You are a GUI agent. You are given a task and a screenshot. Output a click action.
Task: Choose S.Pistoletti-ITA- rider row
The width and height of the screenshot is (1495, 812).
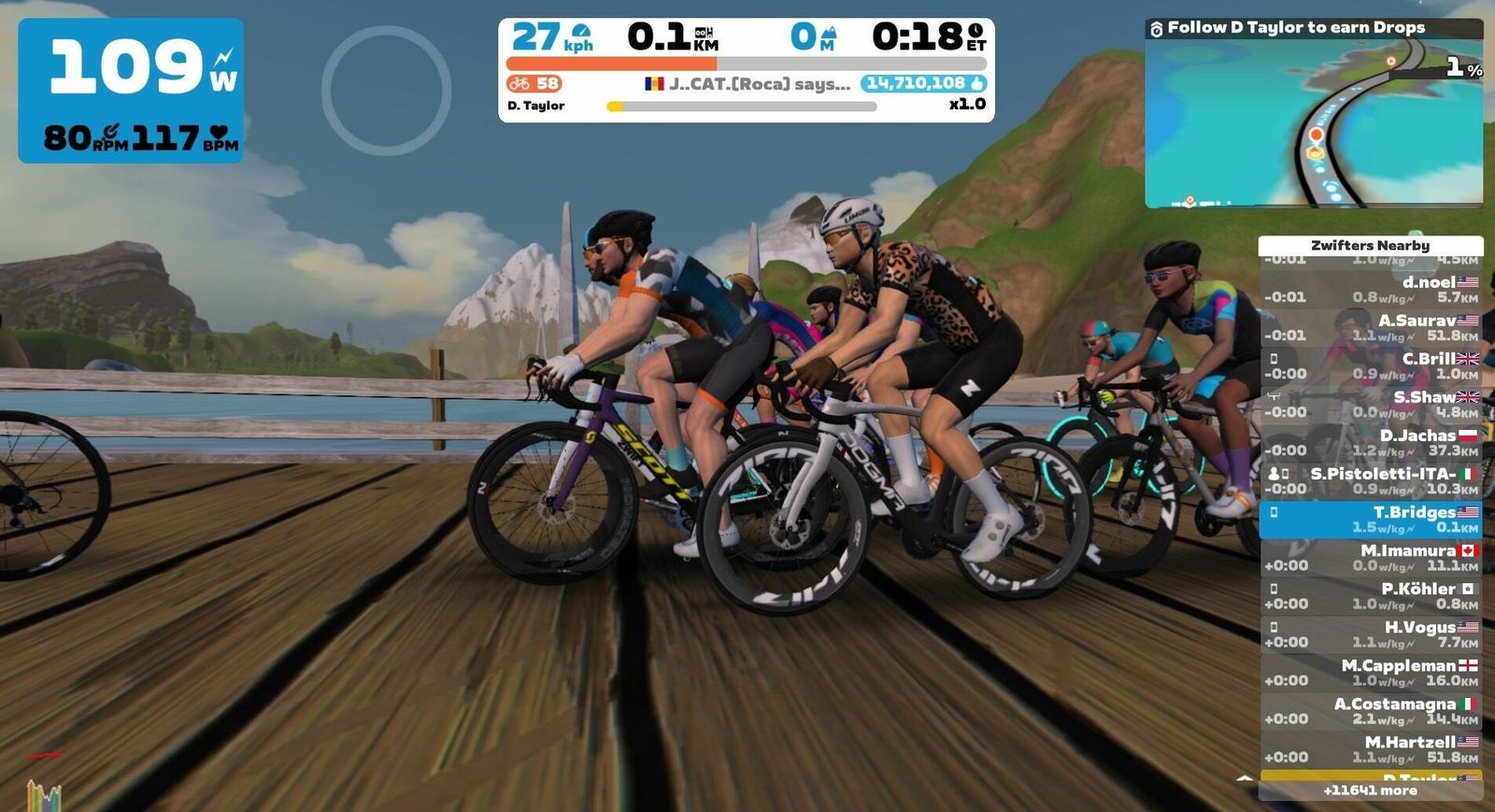1371,481
